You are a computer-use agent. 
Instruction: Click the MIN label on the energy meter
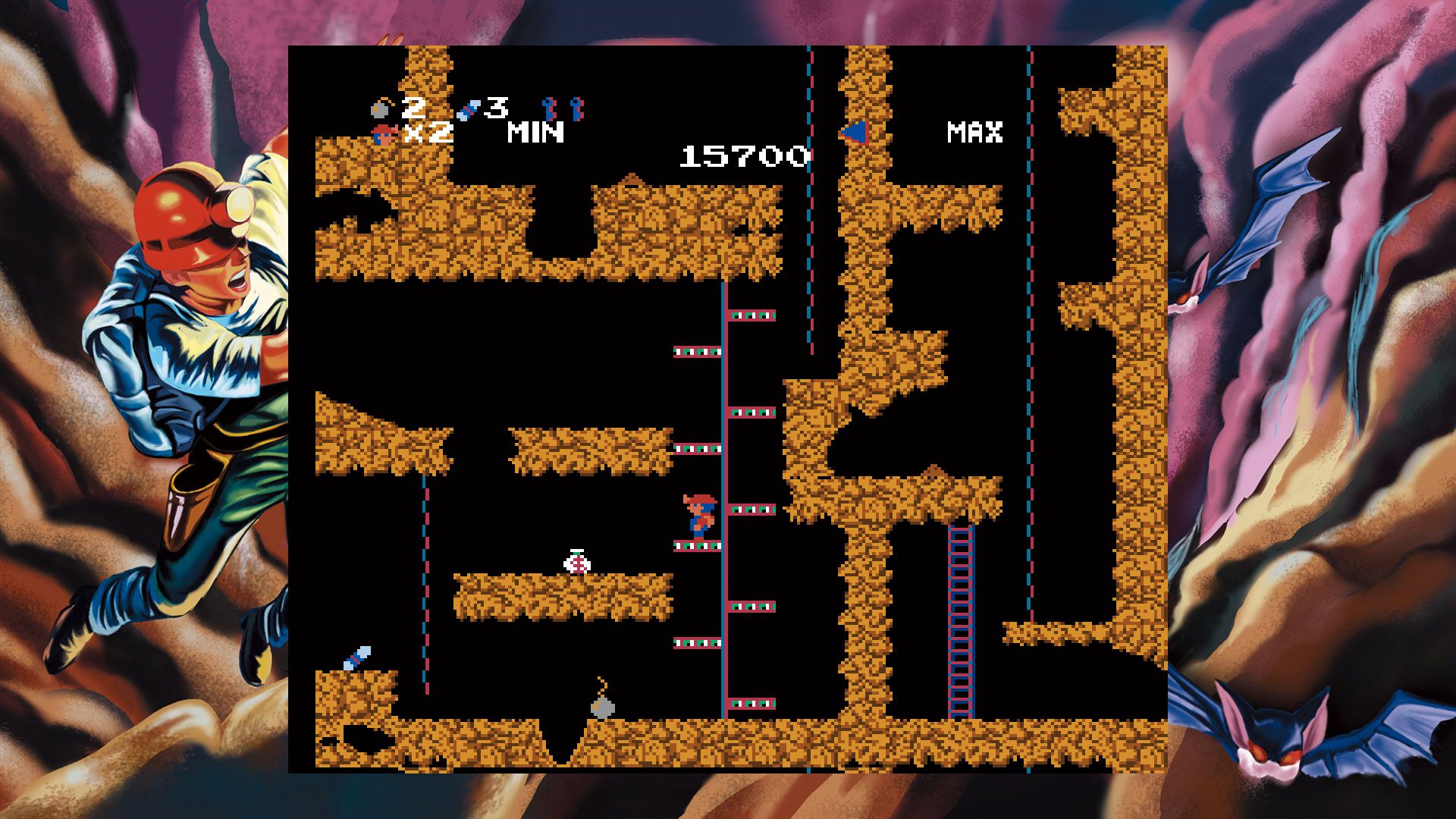click(535, 133)
